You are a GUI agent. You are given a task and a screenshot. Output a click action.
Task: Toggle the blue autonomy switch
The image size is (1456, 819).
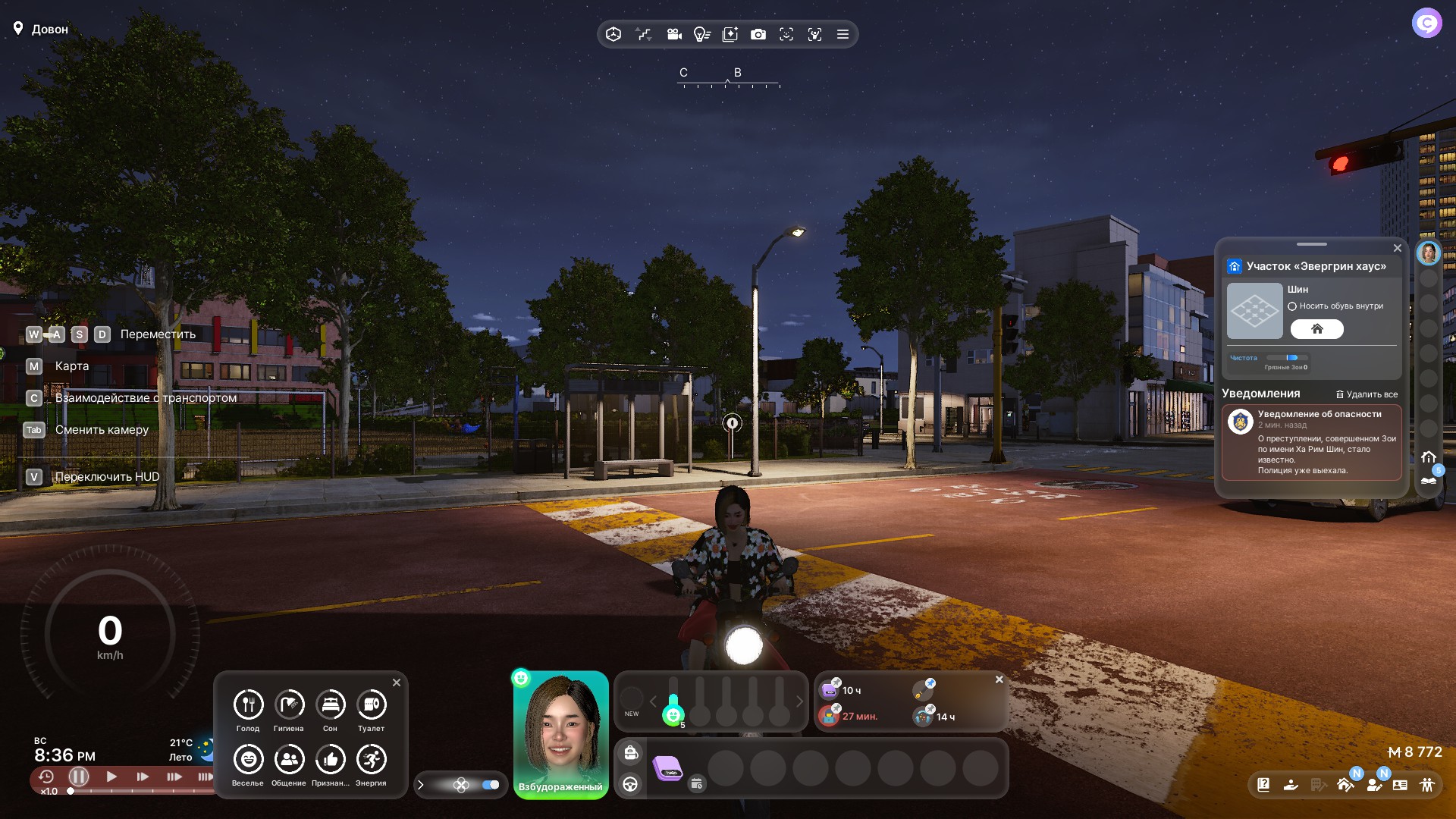click(x=491, y=785)
